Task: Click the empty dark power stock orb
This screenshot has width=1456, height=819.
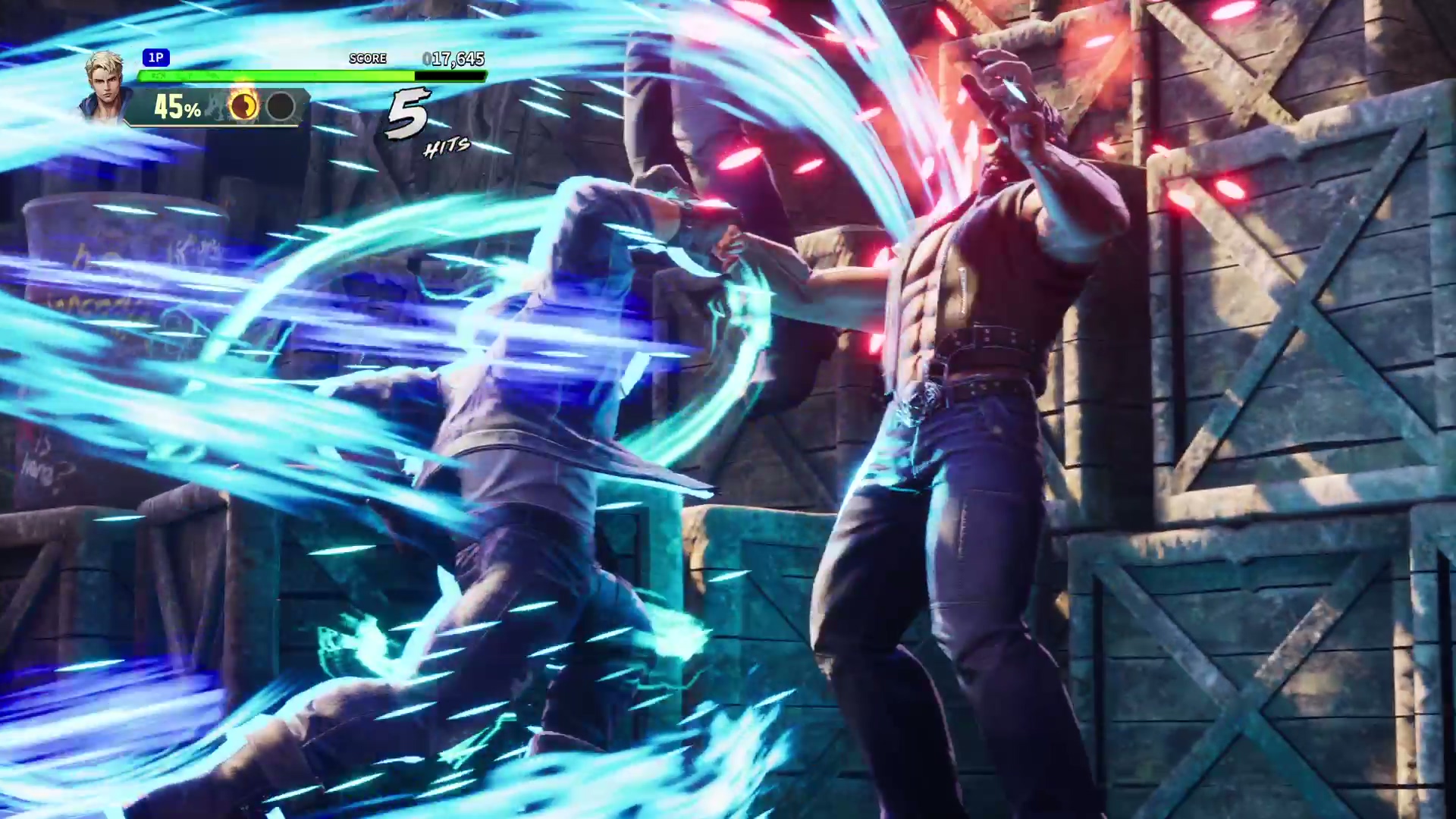Action: tap(281, 107)
